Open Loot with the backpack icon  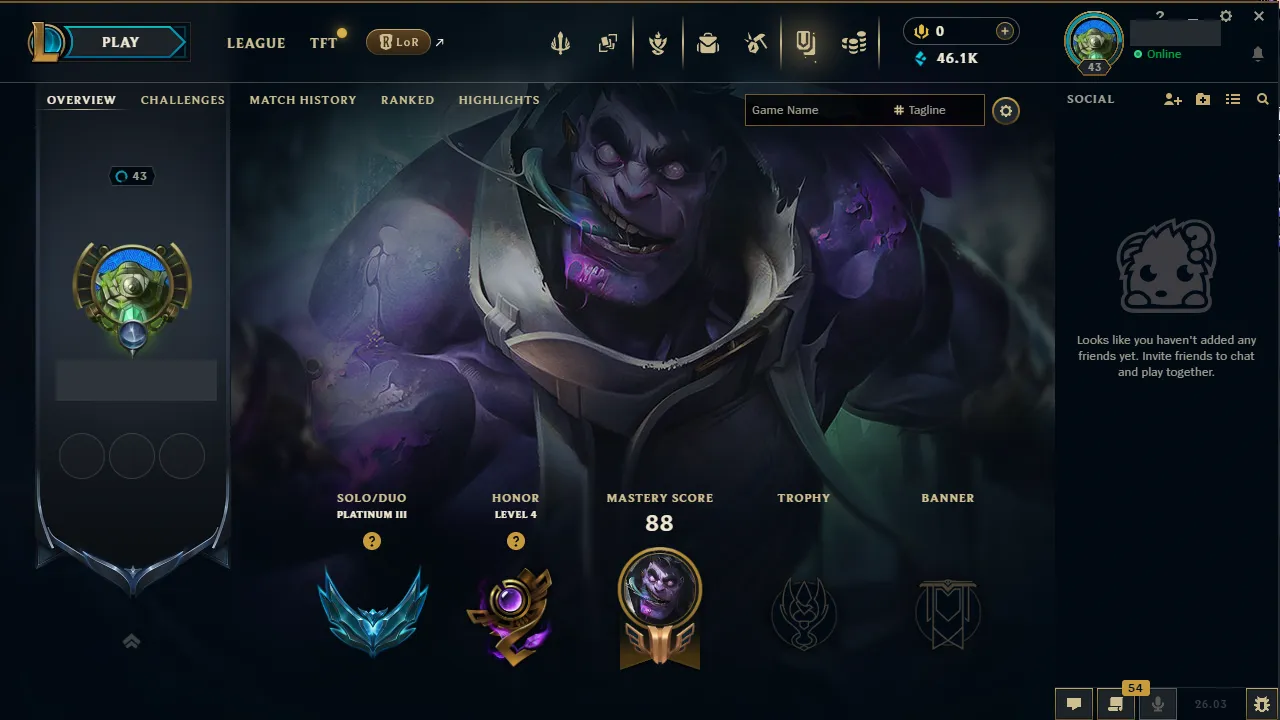708,42
